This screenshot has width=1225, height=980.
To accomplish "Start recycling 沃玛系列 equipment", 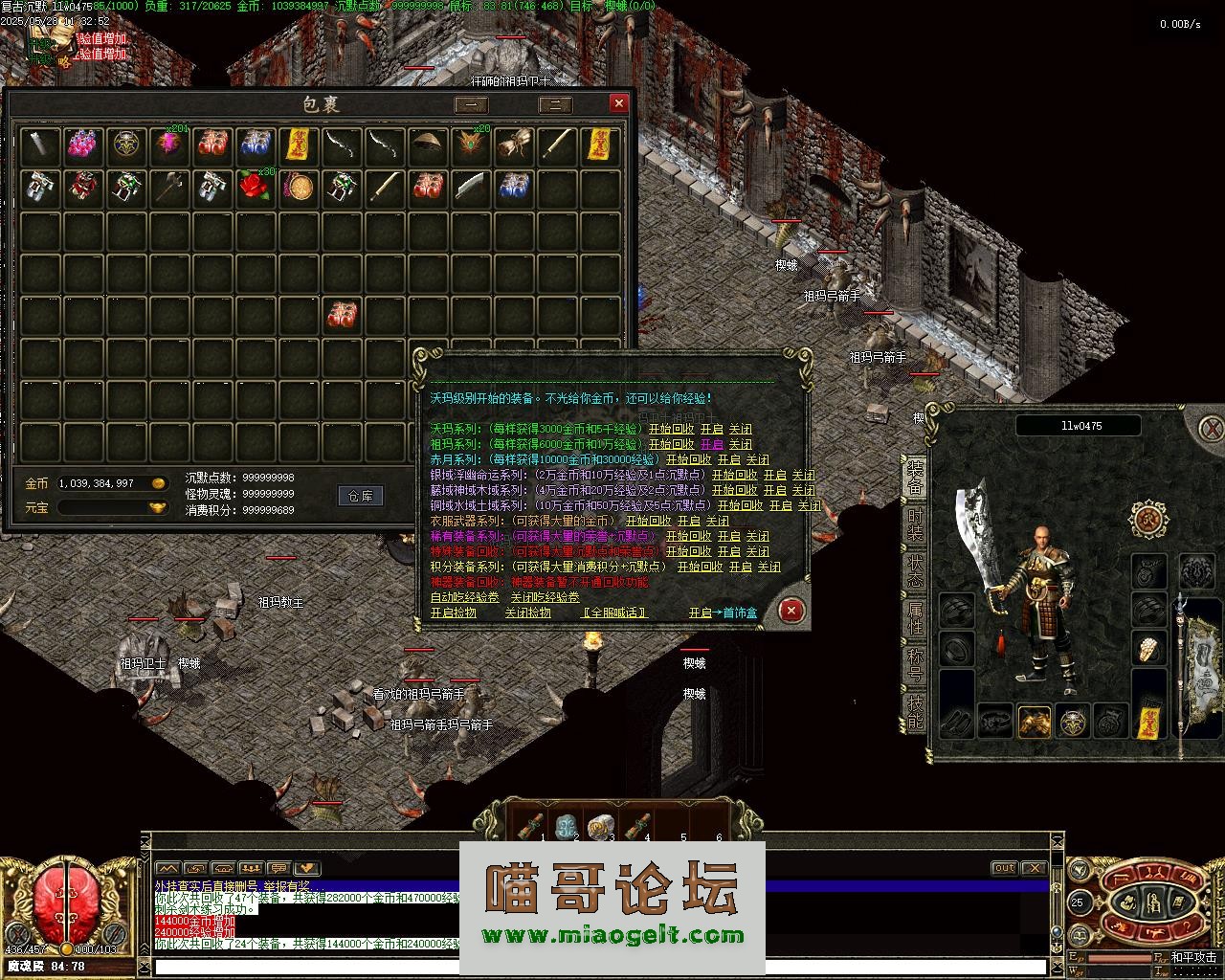I will pyautogui.click(x=671, y=430).
